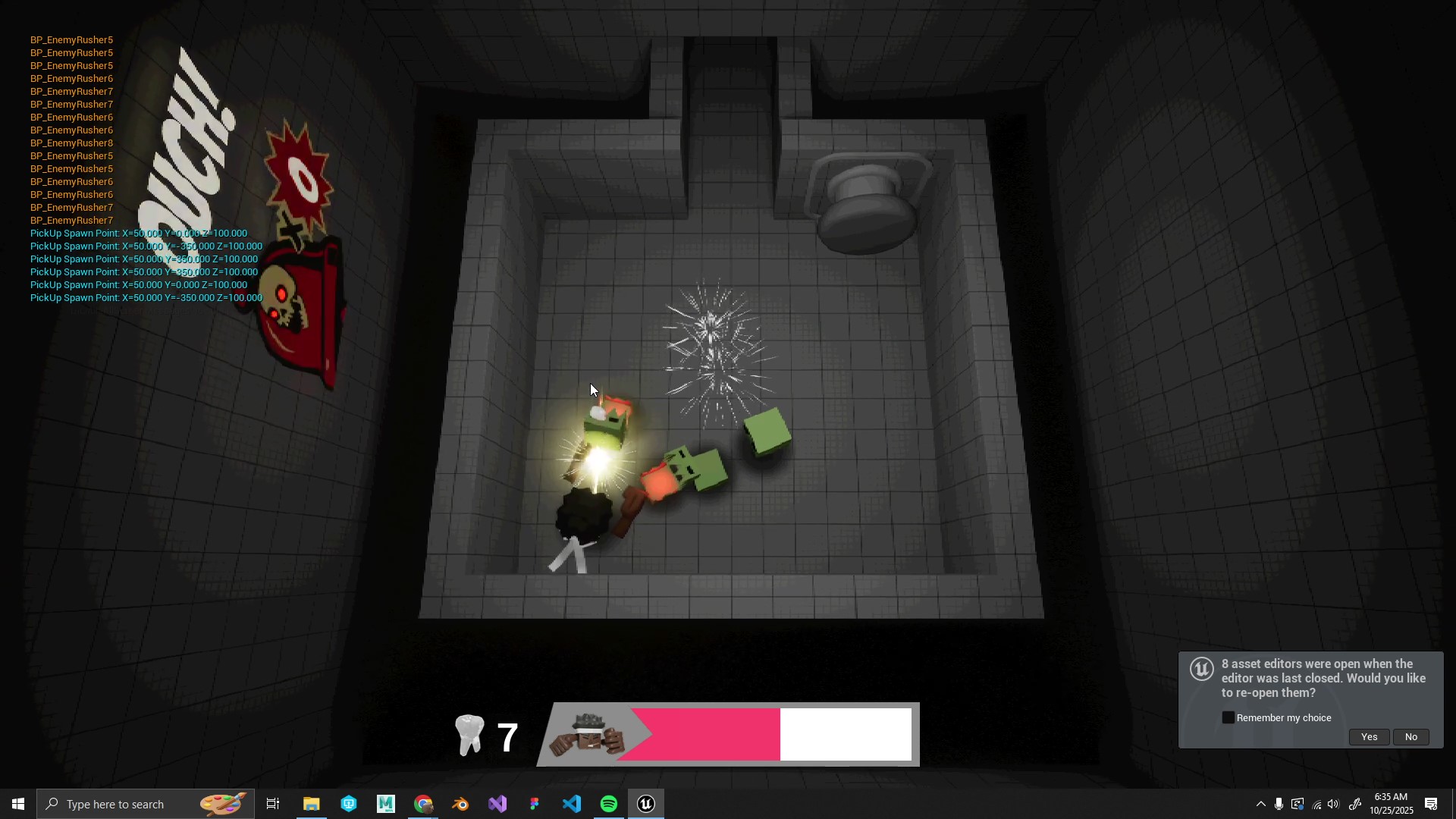Mute audio via the volume tray icon

1333,805
